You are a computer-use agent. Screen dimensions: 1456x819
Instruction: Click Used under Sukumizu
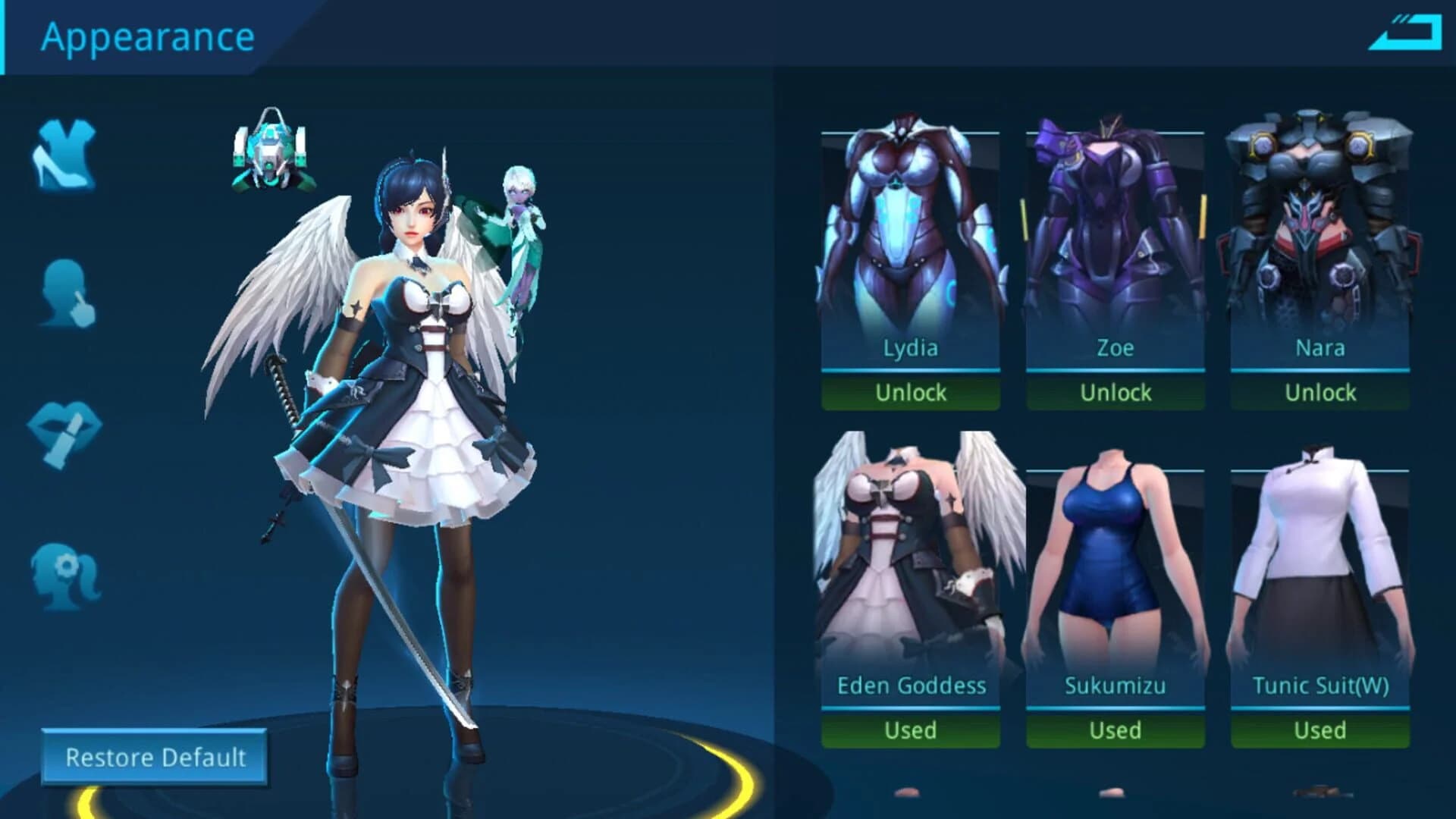1115,730
